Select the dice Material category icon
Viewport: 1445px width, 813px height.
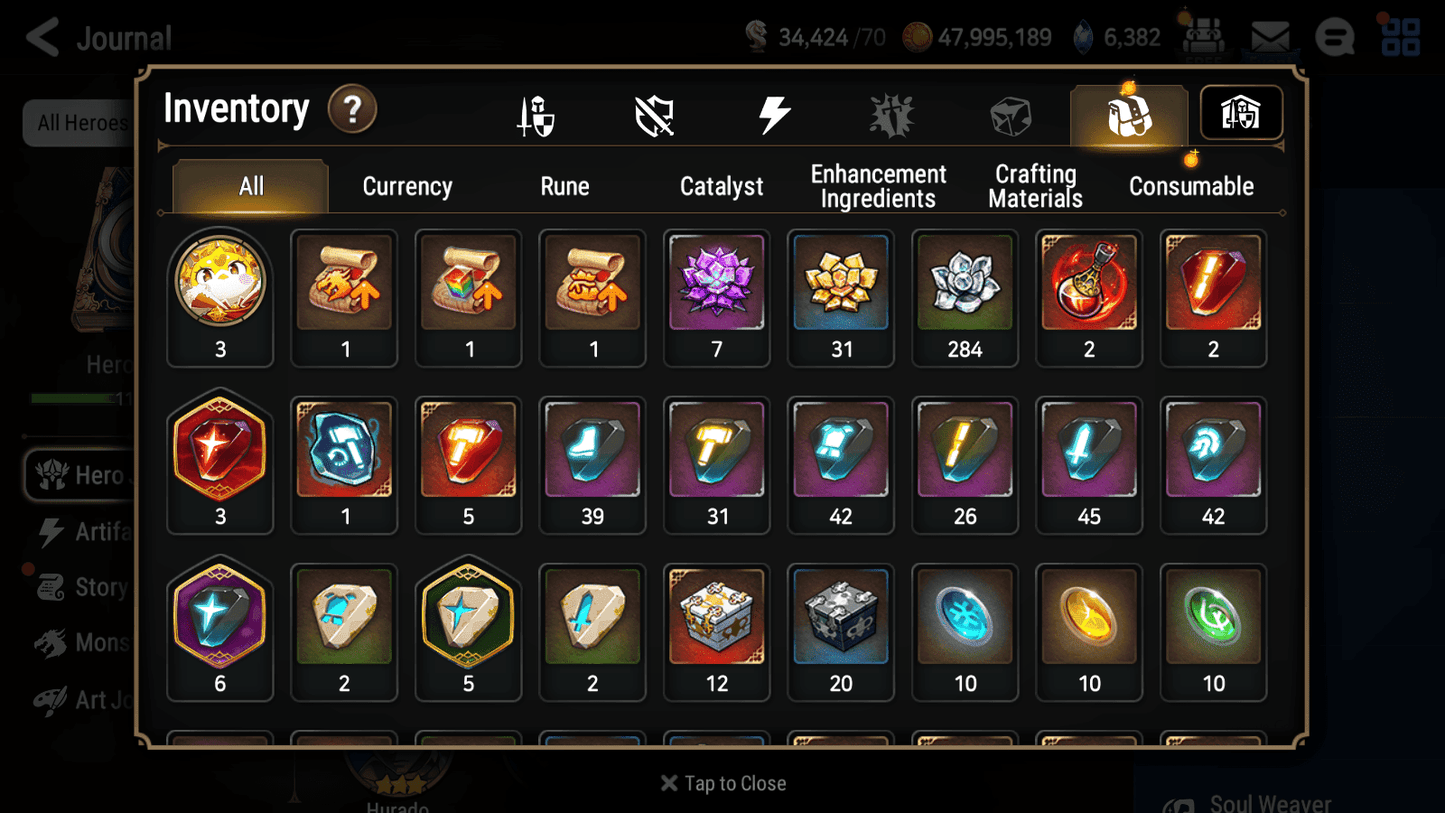1010,113
